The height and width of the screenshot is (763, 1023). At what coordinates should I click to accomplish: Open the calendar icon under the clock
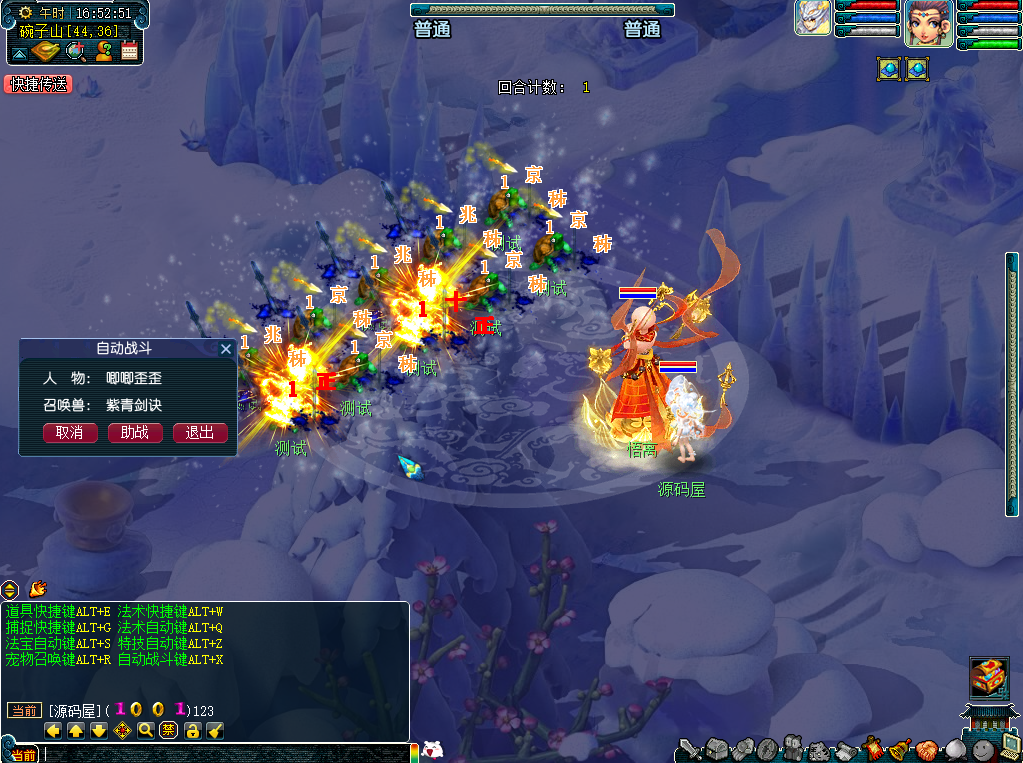(129, 52)
